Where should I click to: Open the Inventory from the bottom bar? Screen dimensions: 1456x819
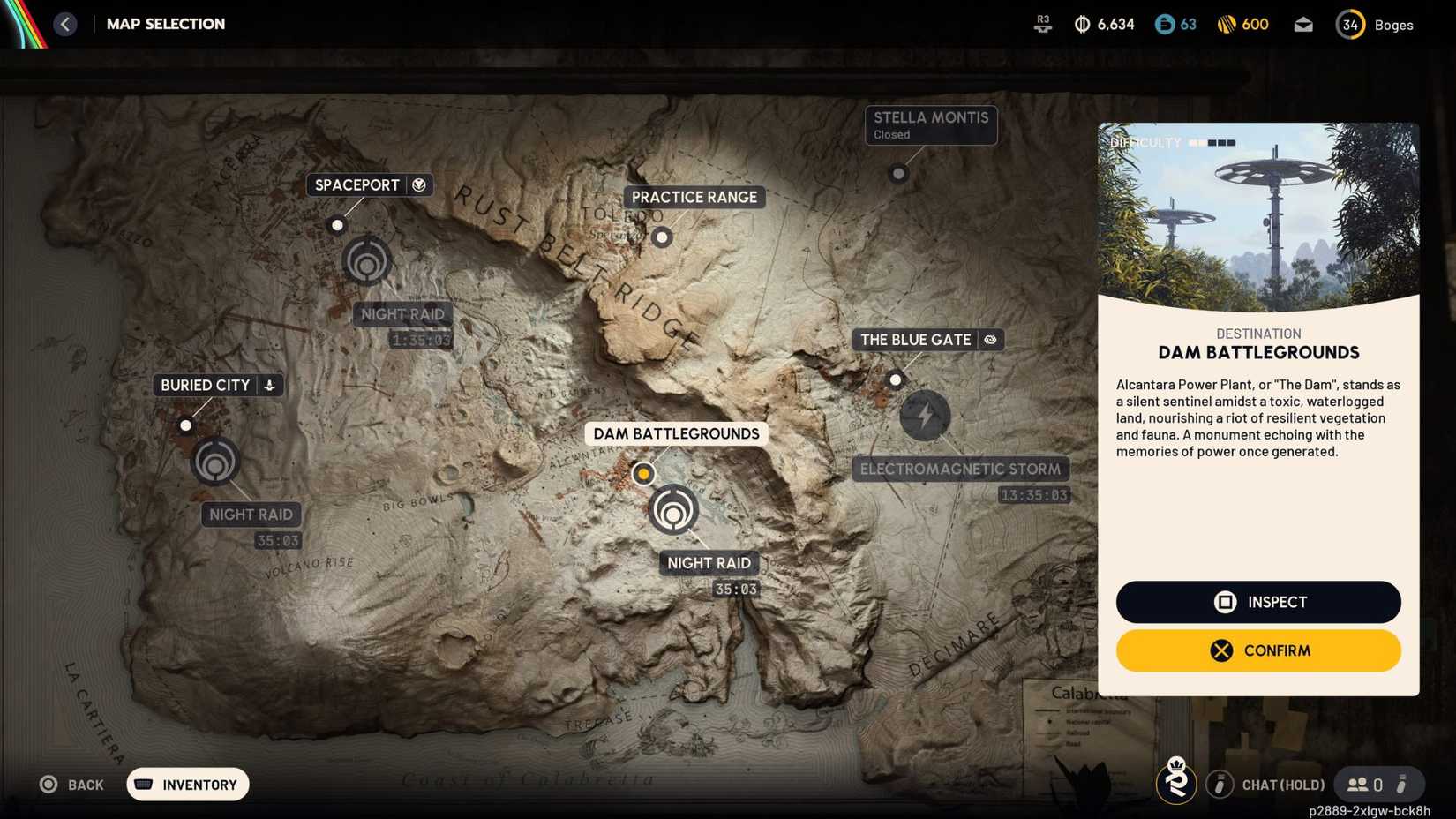point(186,784)
